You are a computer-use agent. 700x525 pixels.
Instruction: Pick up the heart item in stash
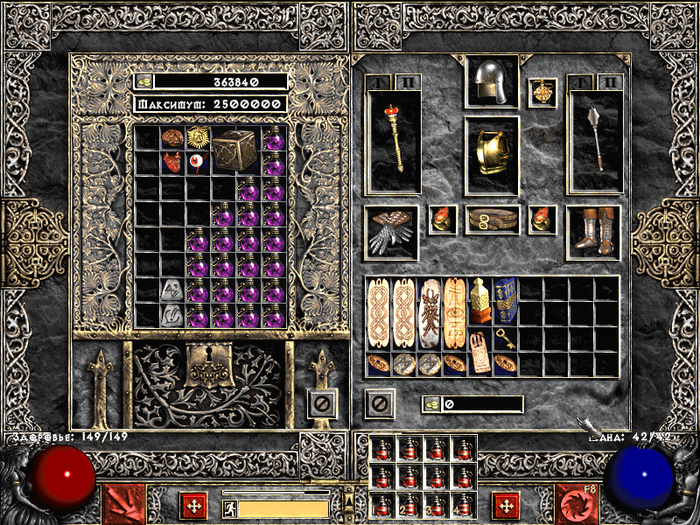(172, 162)
